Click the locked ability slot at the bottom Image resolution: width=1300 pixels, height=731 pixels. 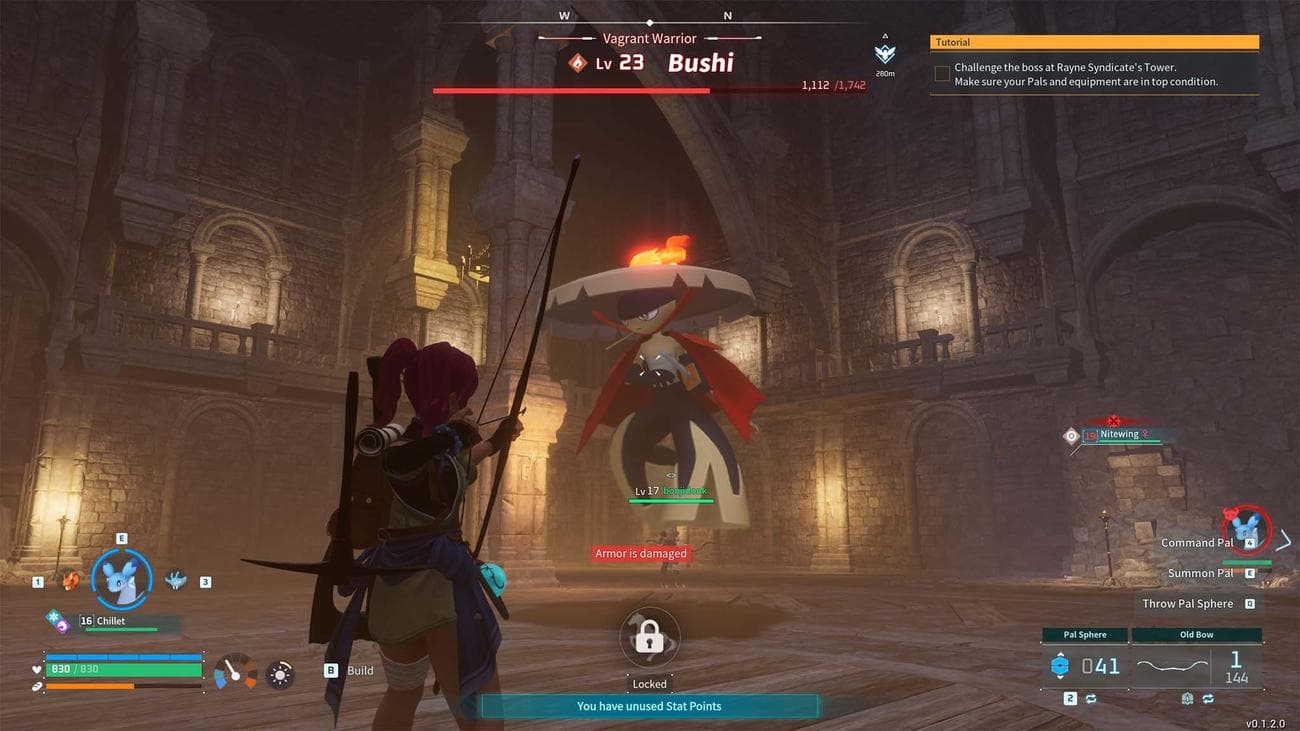tap(649, 636)
